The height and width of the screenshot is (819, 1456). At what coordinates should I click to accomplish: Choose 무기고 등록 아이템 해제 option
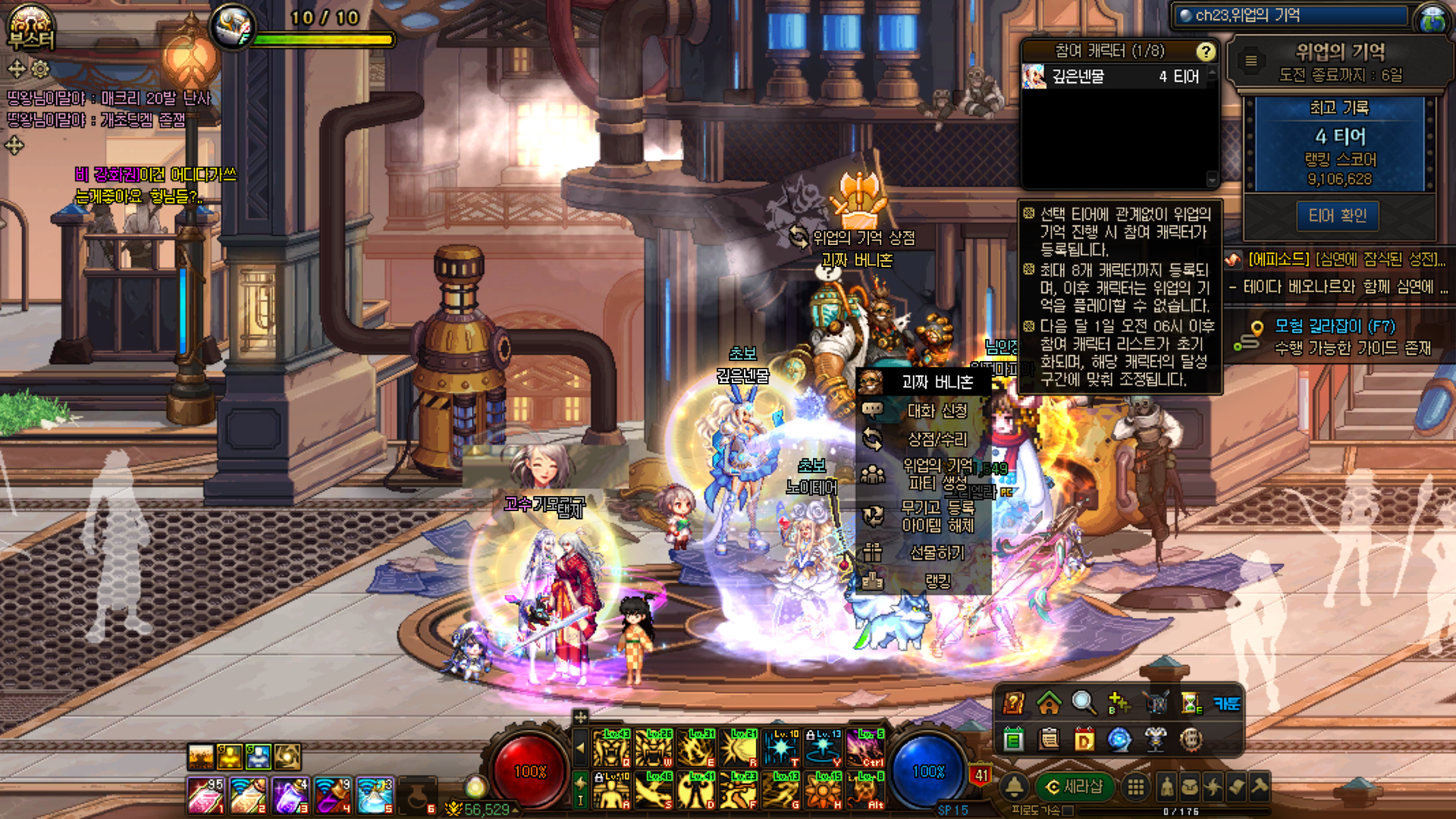(x=937, y=516)
